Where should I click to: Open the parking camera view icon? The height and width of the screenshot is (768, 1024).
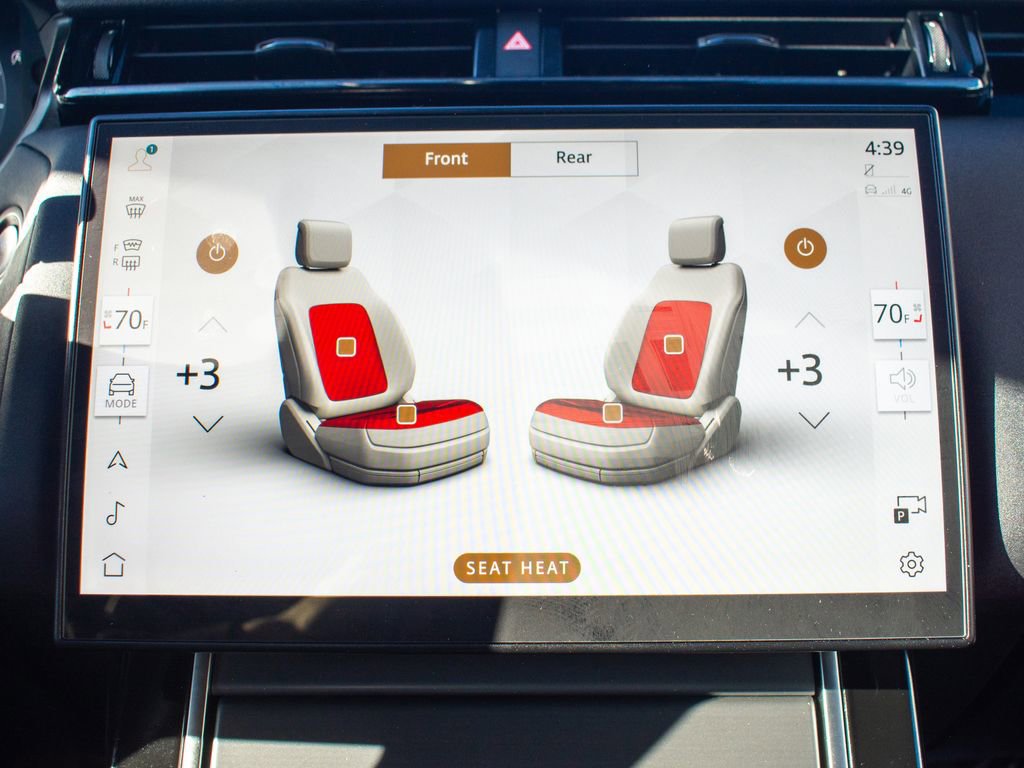(x=910, y=508)
